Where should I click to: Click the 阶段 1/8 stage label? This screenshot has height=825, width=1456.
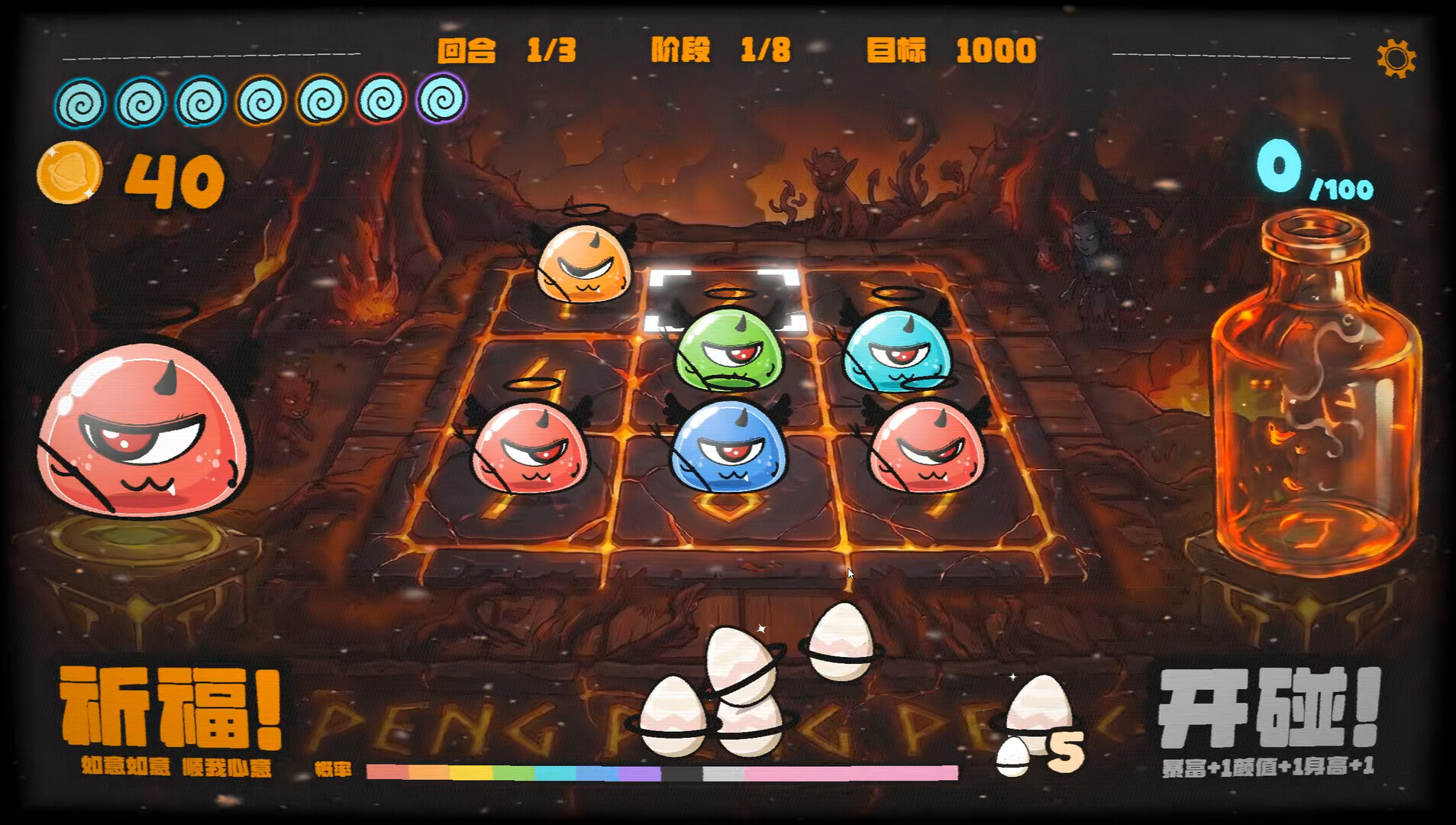(x=718, y=52)
